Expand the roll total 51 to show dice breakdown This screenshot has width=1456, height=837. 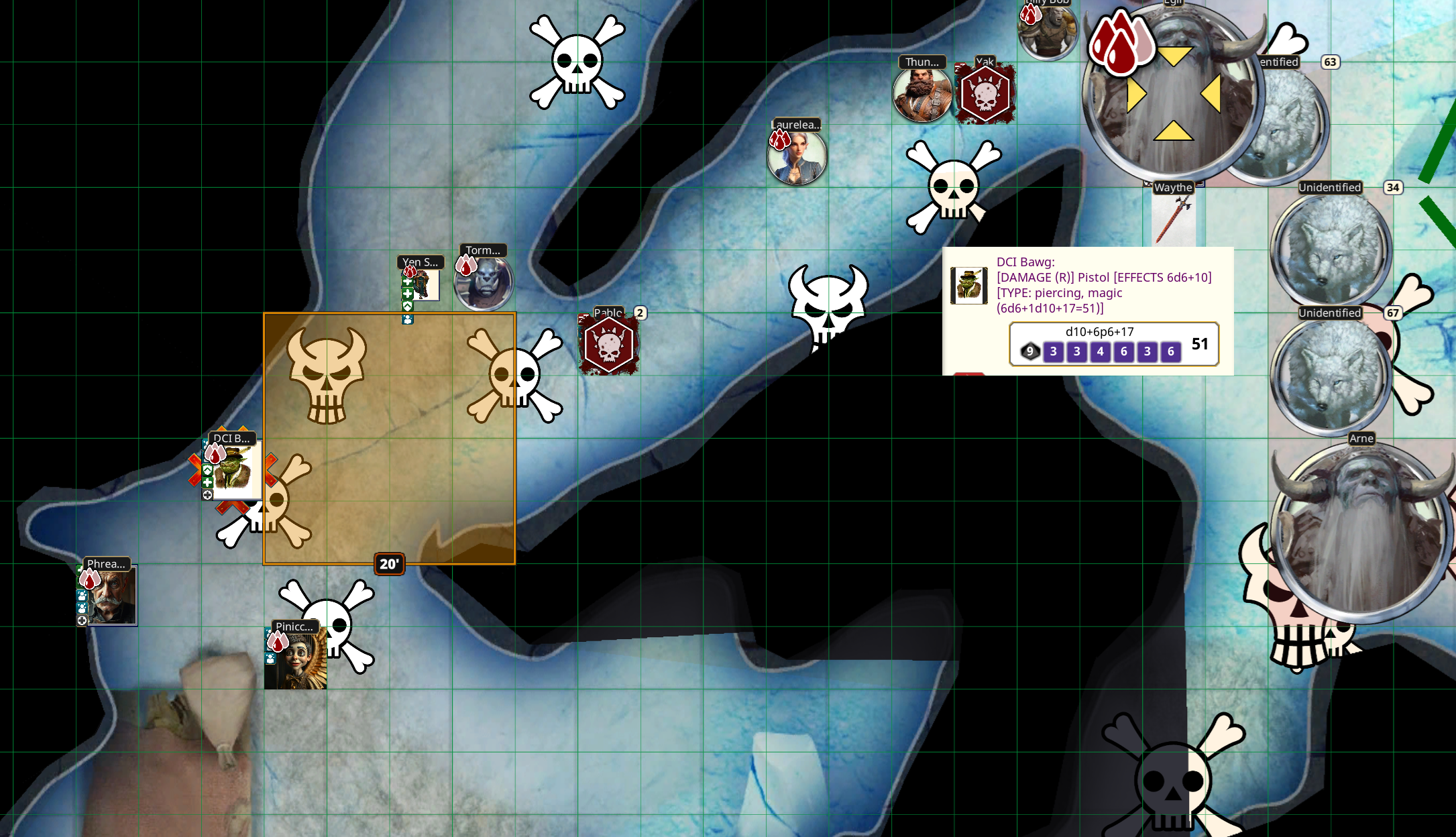(1200, 344)
